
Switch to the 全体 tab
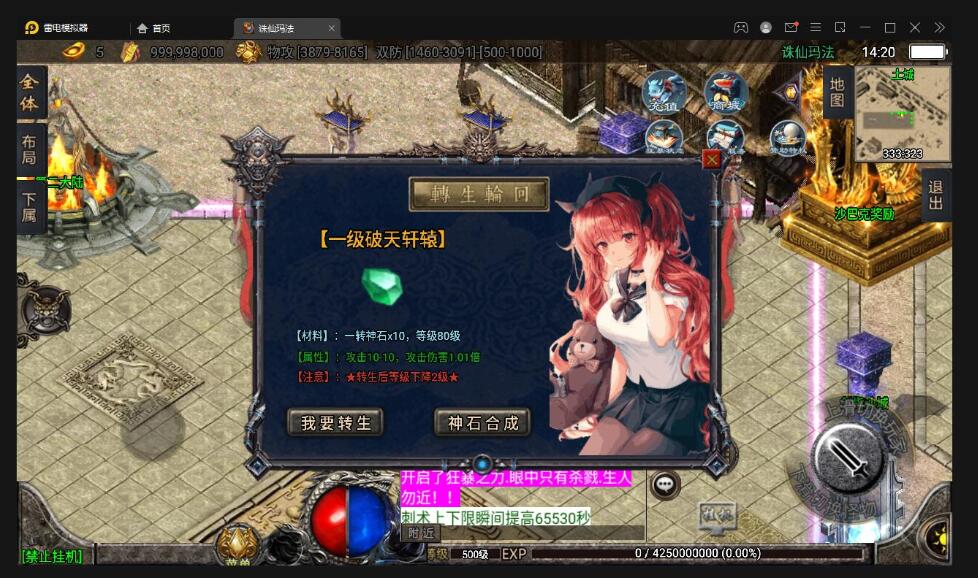[x=30, y=93]
